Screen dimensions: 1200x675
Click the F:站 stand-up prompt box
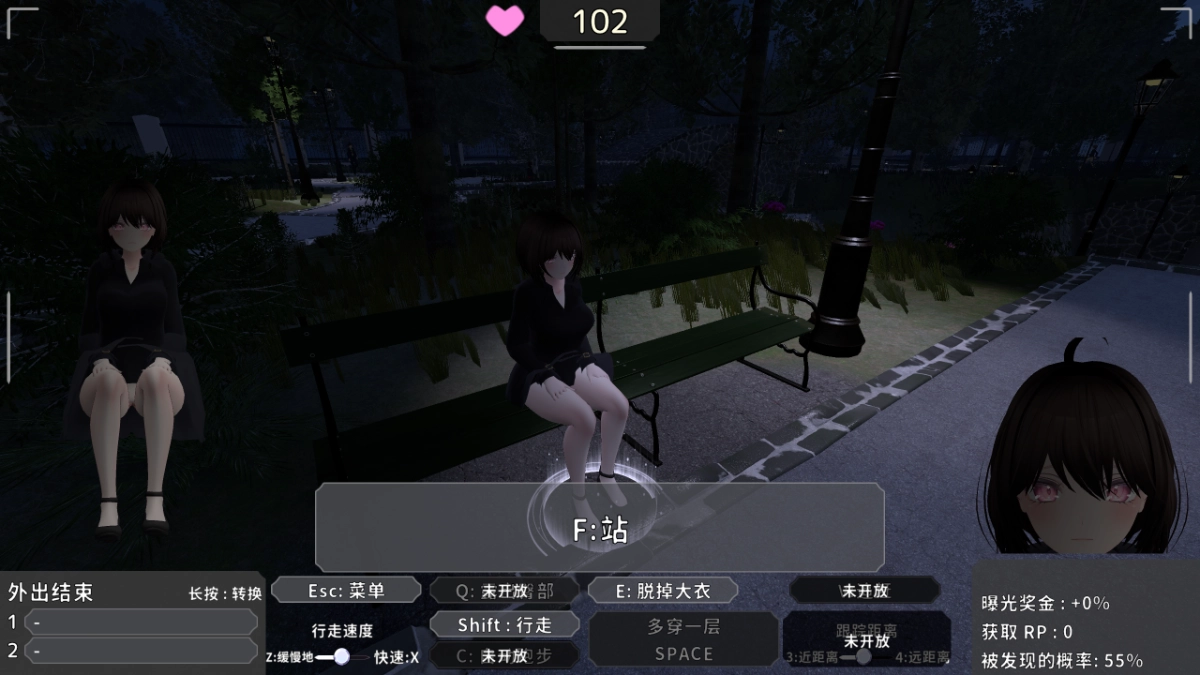click(600, 528)
